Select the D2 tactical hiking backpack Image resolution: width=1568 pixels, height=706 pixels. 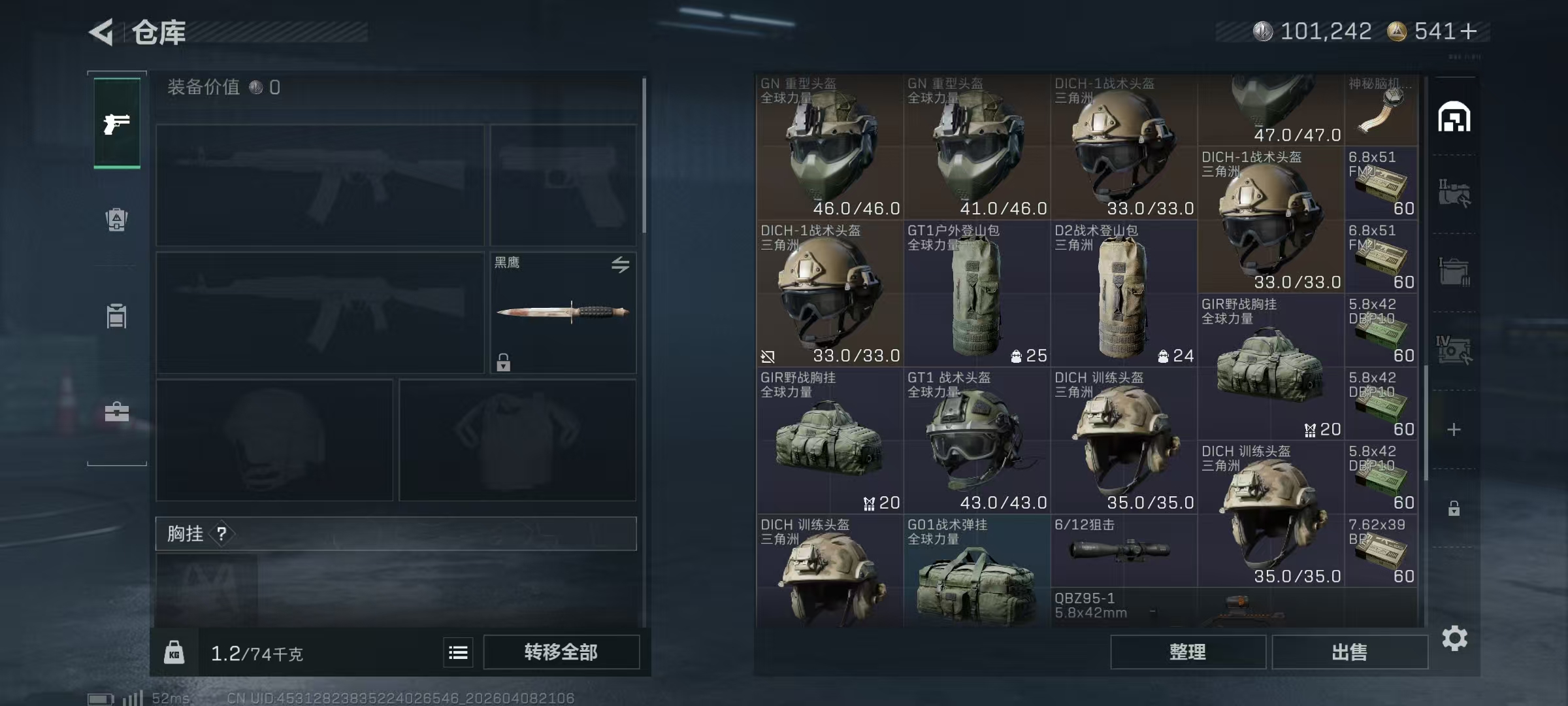pos(1124,294)
